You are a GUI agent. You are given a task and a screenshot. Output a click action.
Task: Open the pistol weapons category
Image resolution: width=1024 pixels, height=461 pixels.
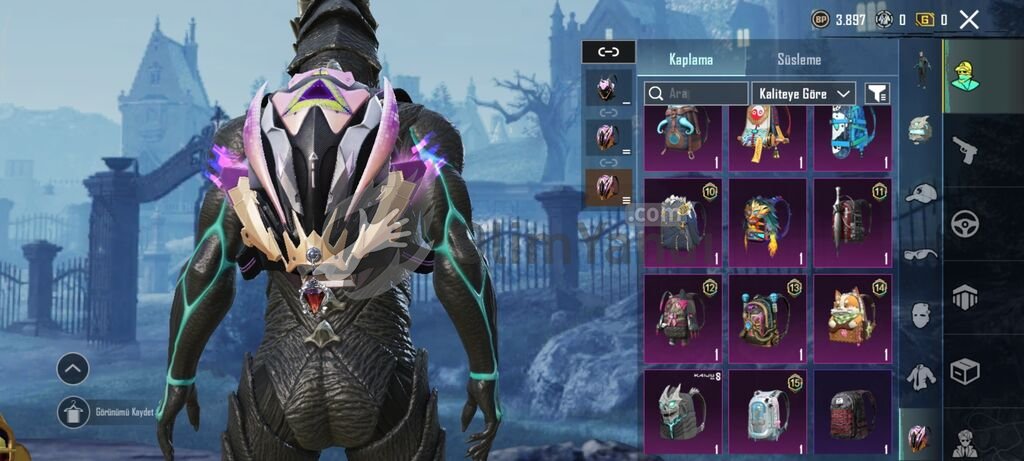(x=964, y=150)
